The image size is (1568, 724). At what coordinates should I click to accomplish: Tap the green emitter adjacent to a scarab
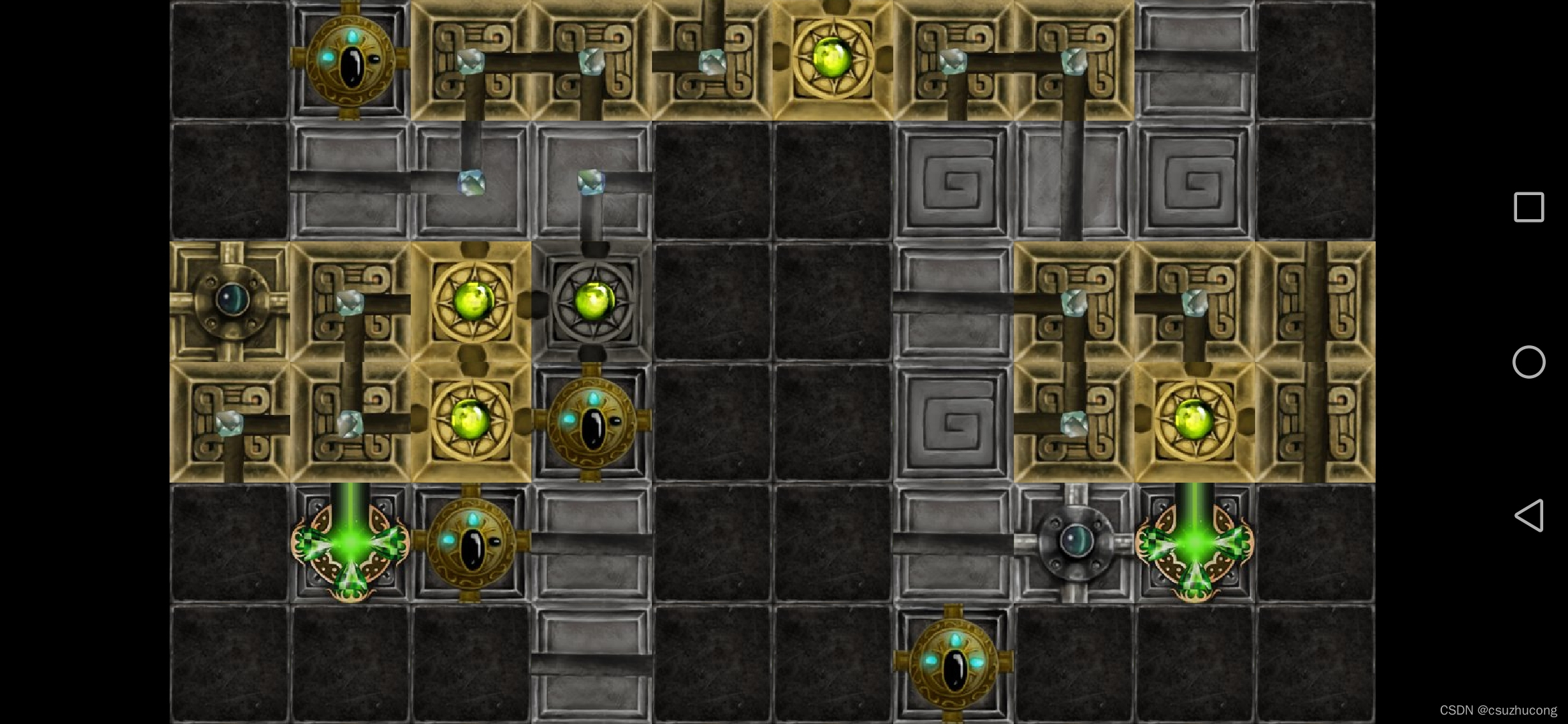point(350,542)
